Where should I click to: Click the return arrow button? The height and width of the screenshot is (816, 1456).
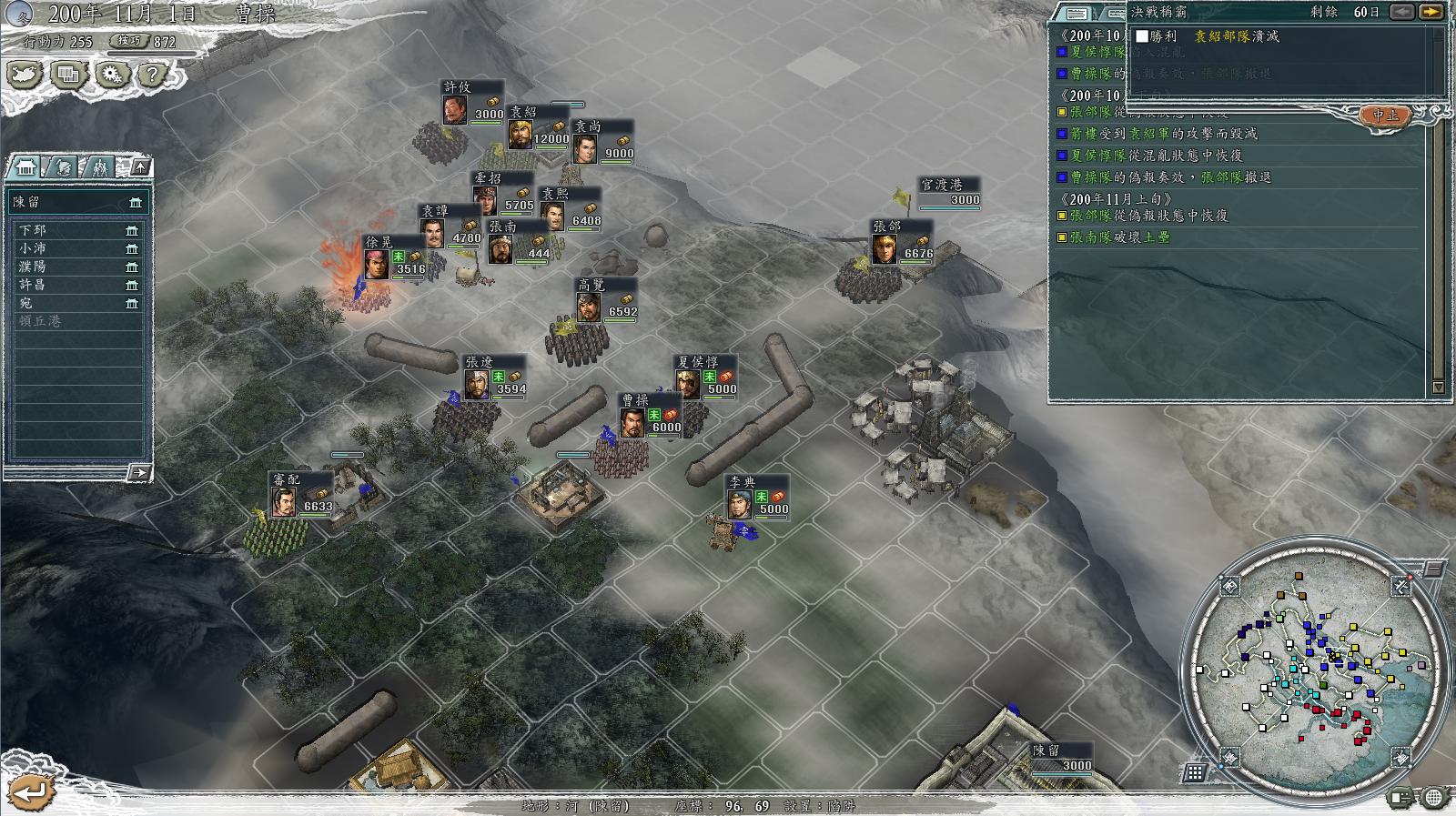coord(29,791)
